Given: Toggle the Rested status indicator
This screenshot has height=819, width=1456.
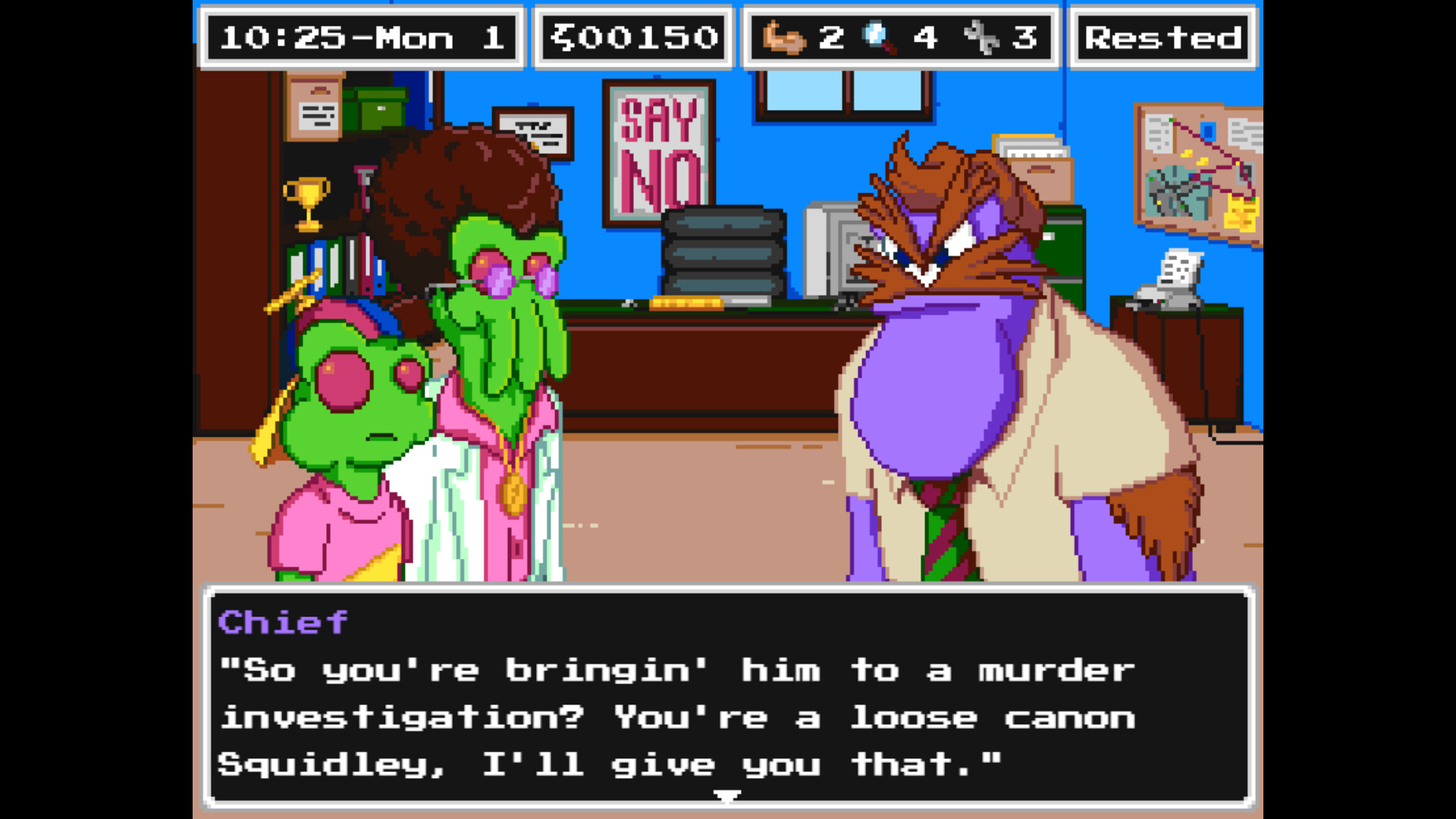Looking at the screenshot, I should pos(1163,36).
